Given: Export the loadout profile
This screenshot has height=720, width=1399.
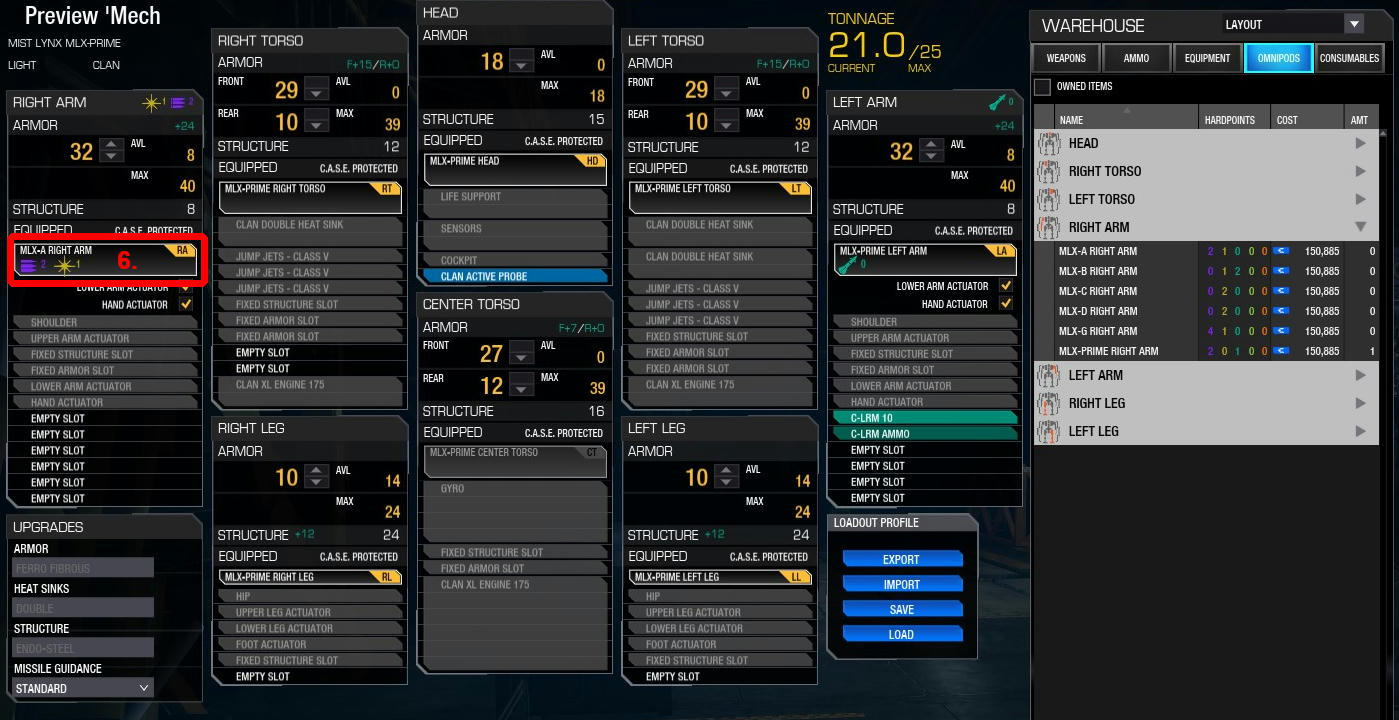Looking at the screenshot, I should (x=901, y=559).
